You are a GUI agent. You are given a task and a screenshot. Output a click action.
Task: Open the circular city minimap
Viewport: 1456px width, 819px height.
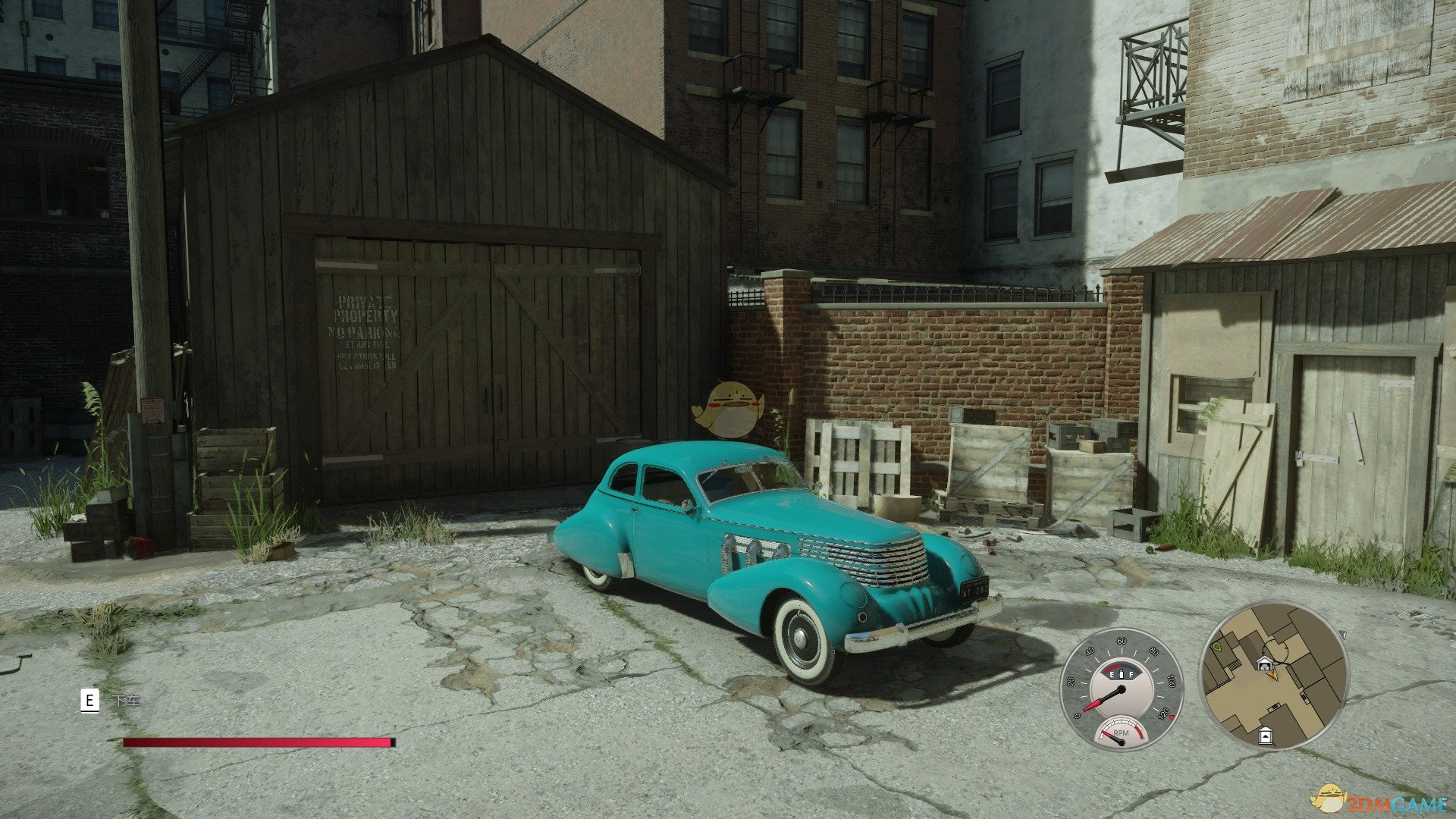coord(1273,676)
